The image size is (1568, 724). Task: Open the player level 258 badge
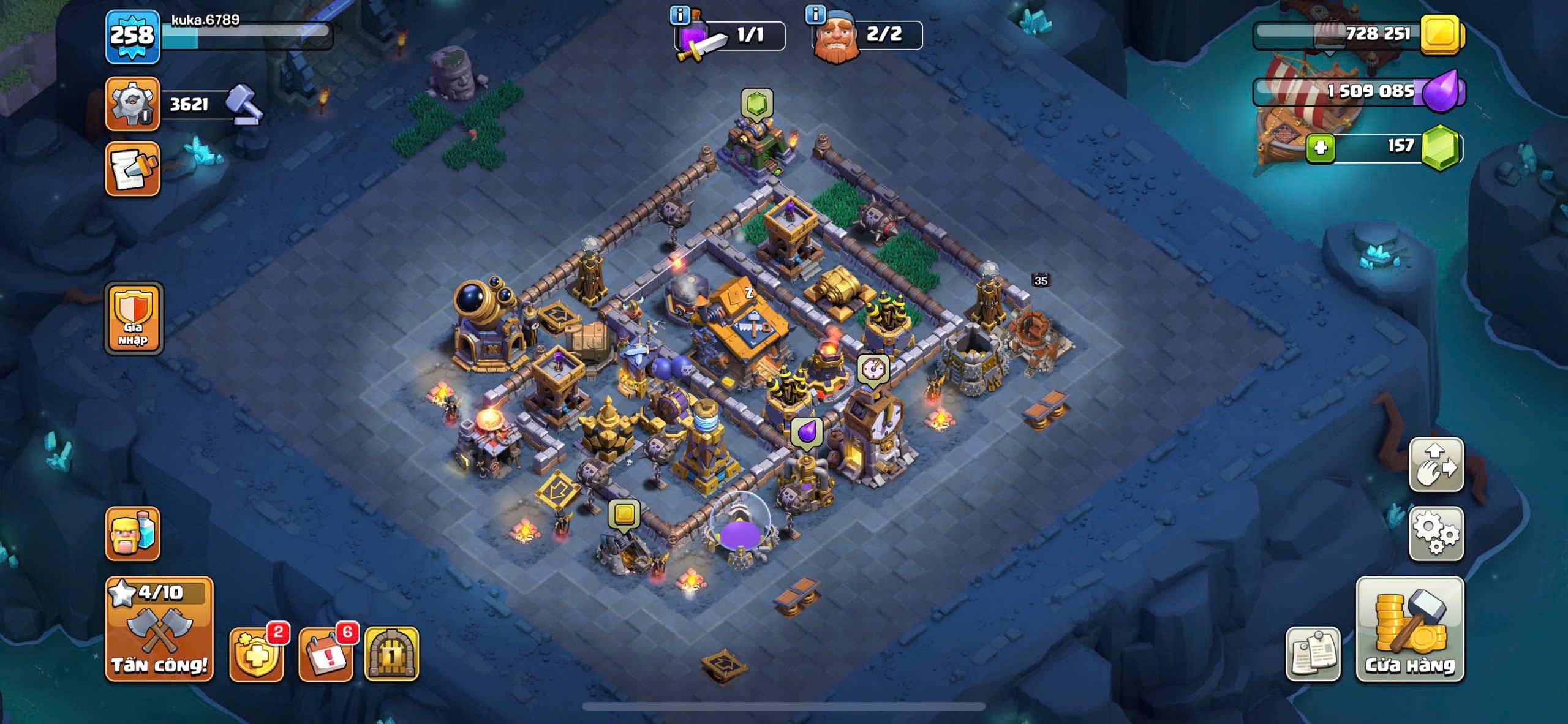[x=132, y=37]
